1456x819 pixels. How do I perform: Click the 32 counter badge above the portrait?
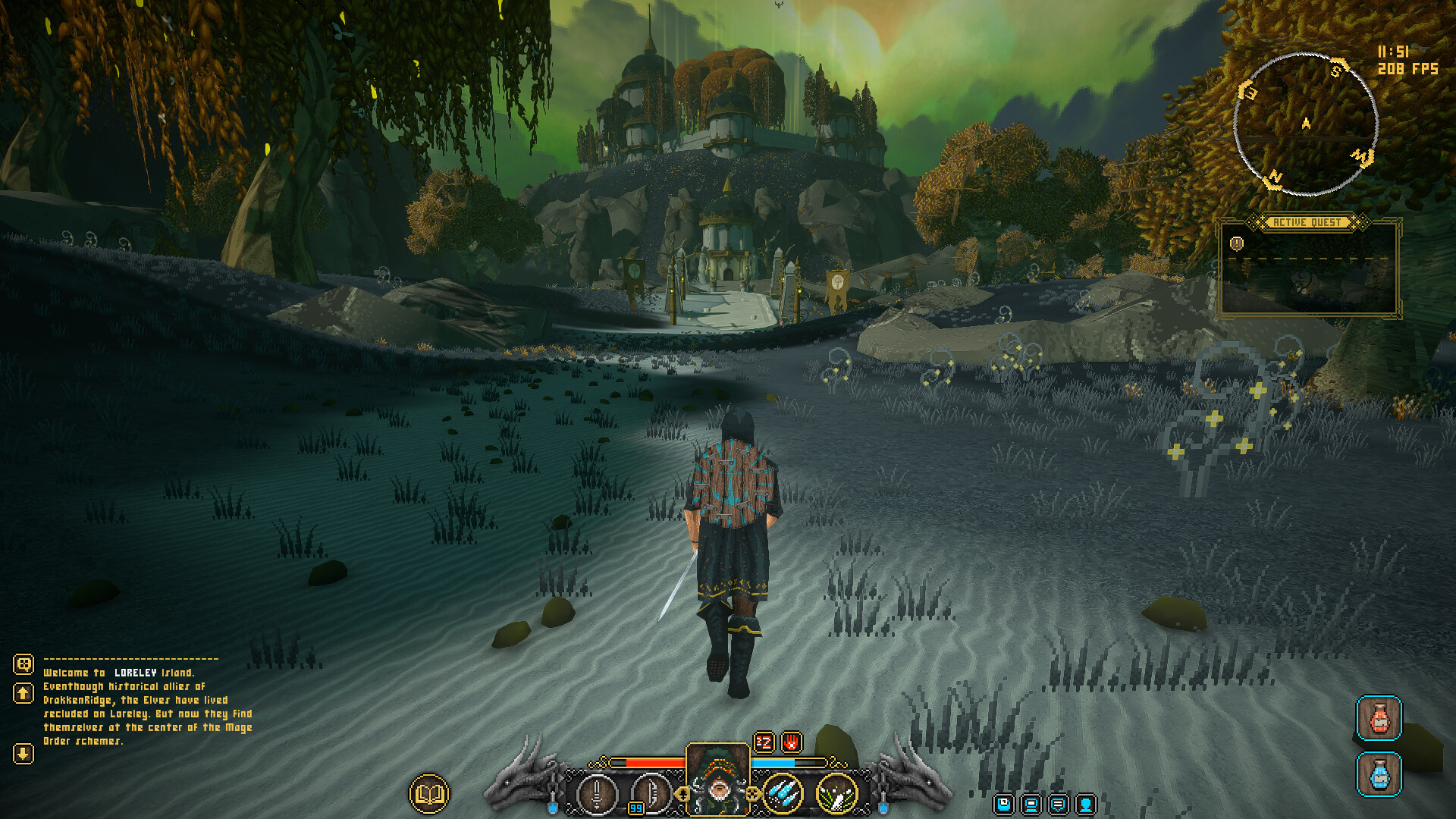tap(764, 743)
